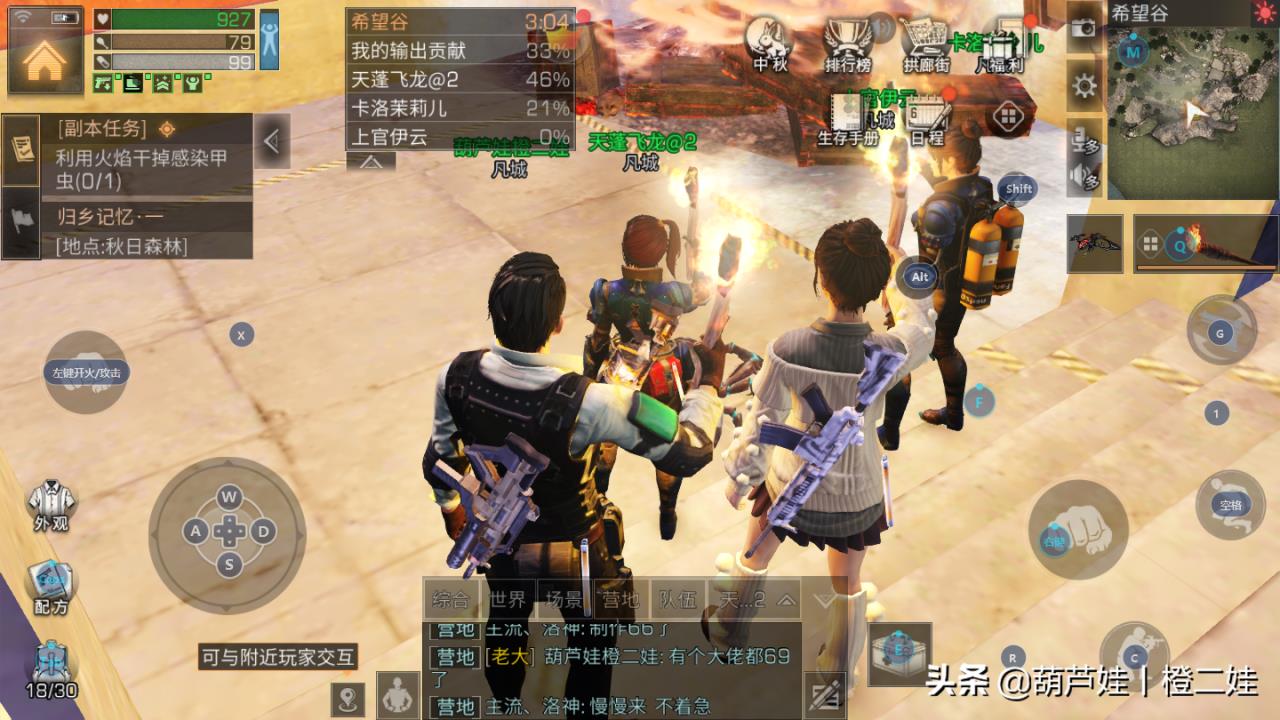Take a screenshot with camera icon
This screenshot has height=720, width=1280.
[1084, 27]
